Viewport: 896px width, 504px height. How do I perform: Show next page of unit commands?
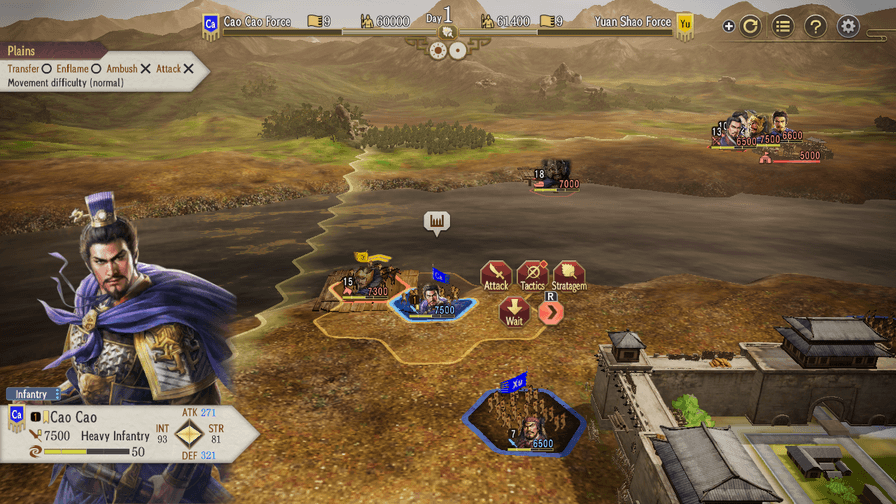551,312
